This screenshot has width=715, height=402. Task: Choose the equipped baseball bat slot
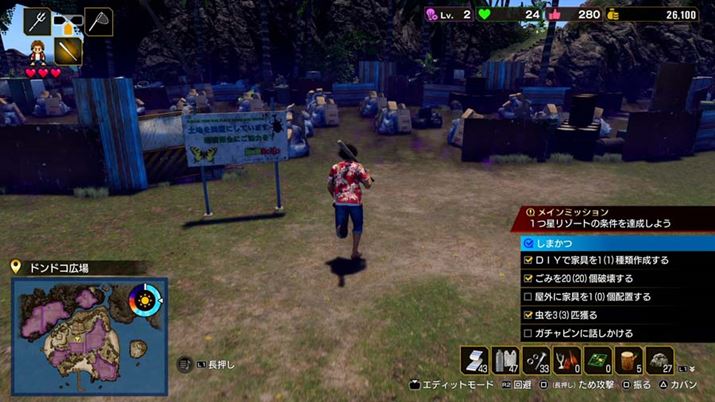click(67, 50)
